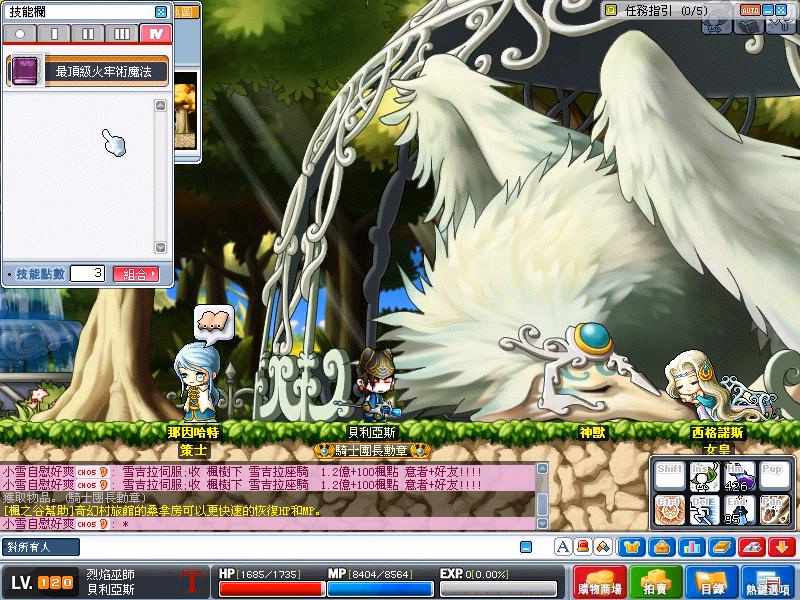Switch to the IV job skill tab

153,33
